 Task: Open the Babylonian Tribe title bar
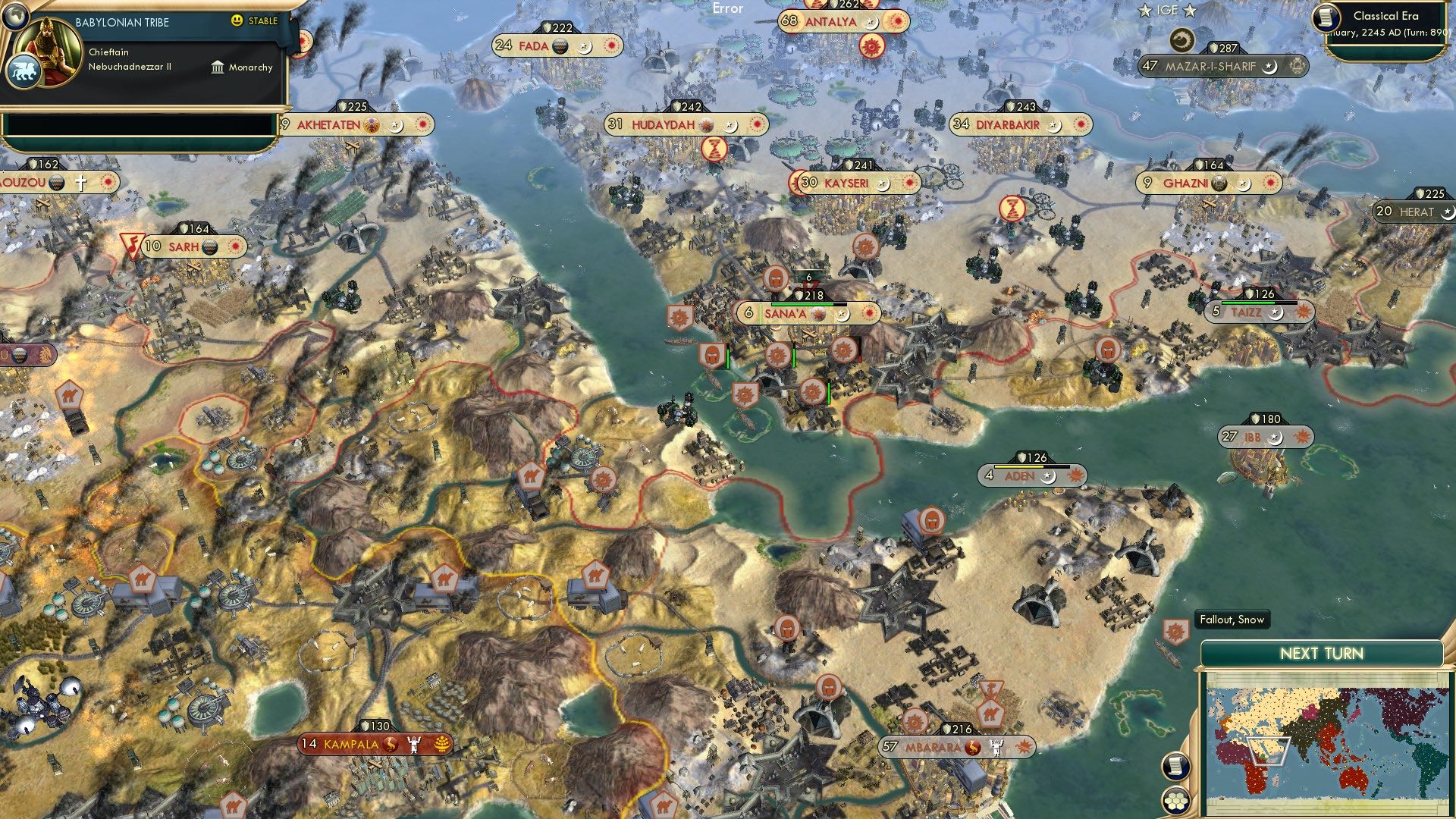pyautogui.click(x=121, y=21)
